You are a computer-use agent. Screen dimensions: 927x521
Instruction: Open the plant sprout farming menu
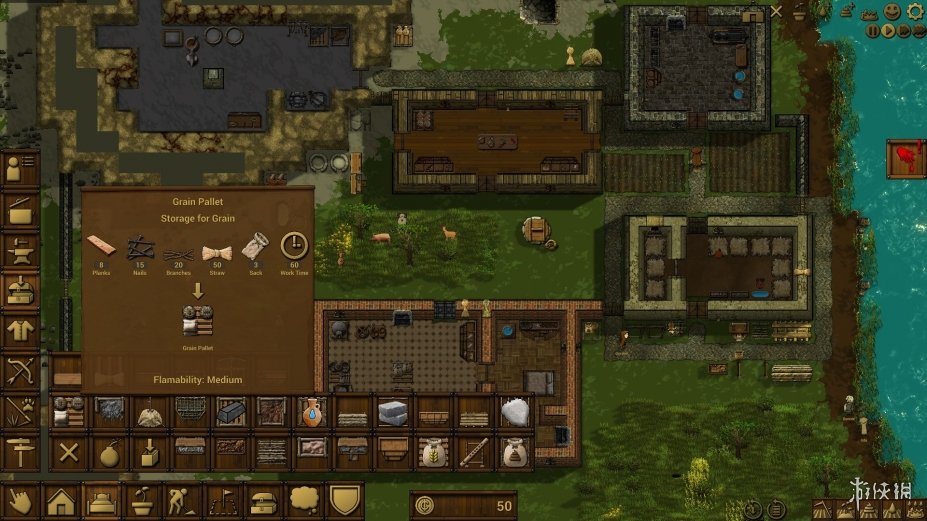click(144, 500)
